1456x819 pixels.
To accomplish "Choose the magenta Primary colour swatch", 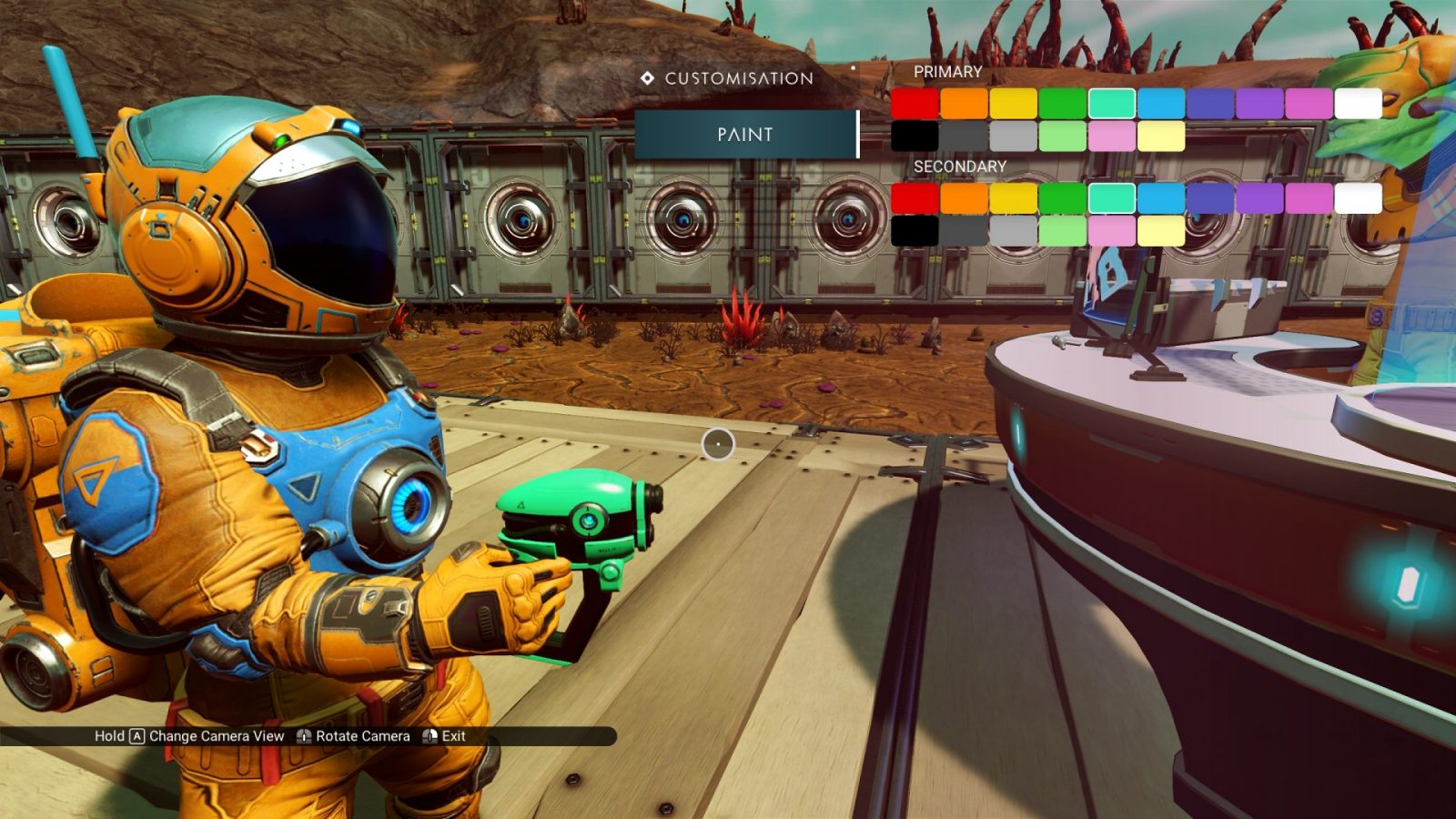I will [1309, 104].
